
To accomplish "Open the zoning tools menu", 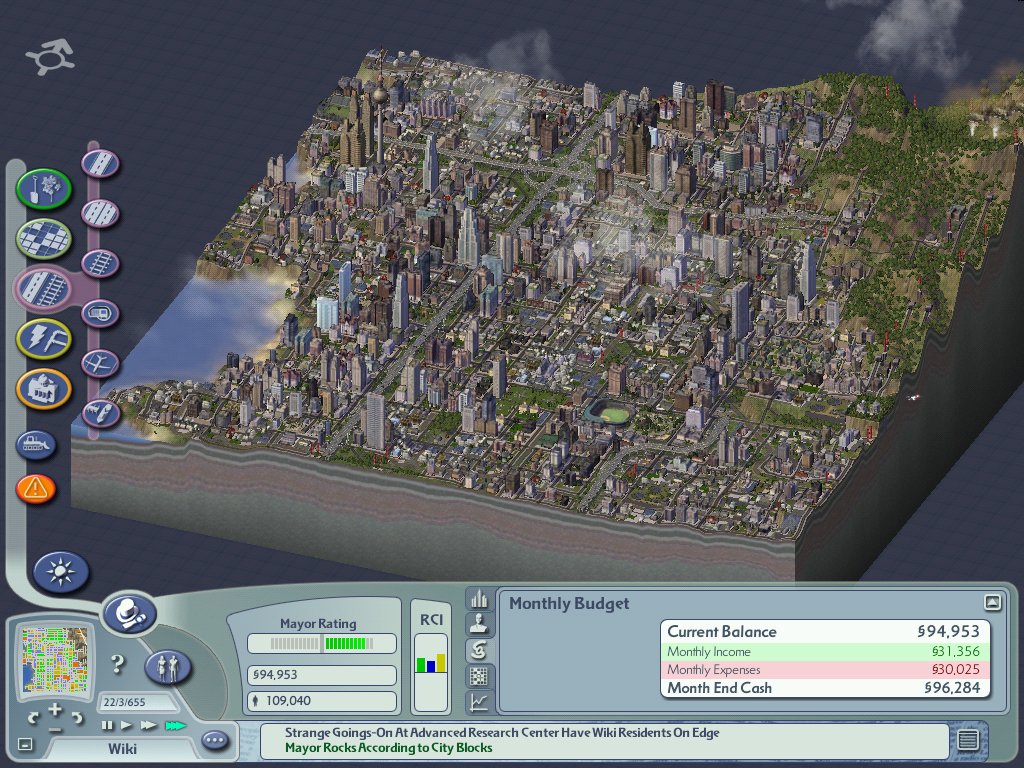I will pyautogui.click(x=44, y=238).
